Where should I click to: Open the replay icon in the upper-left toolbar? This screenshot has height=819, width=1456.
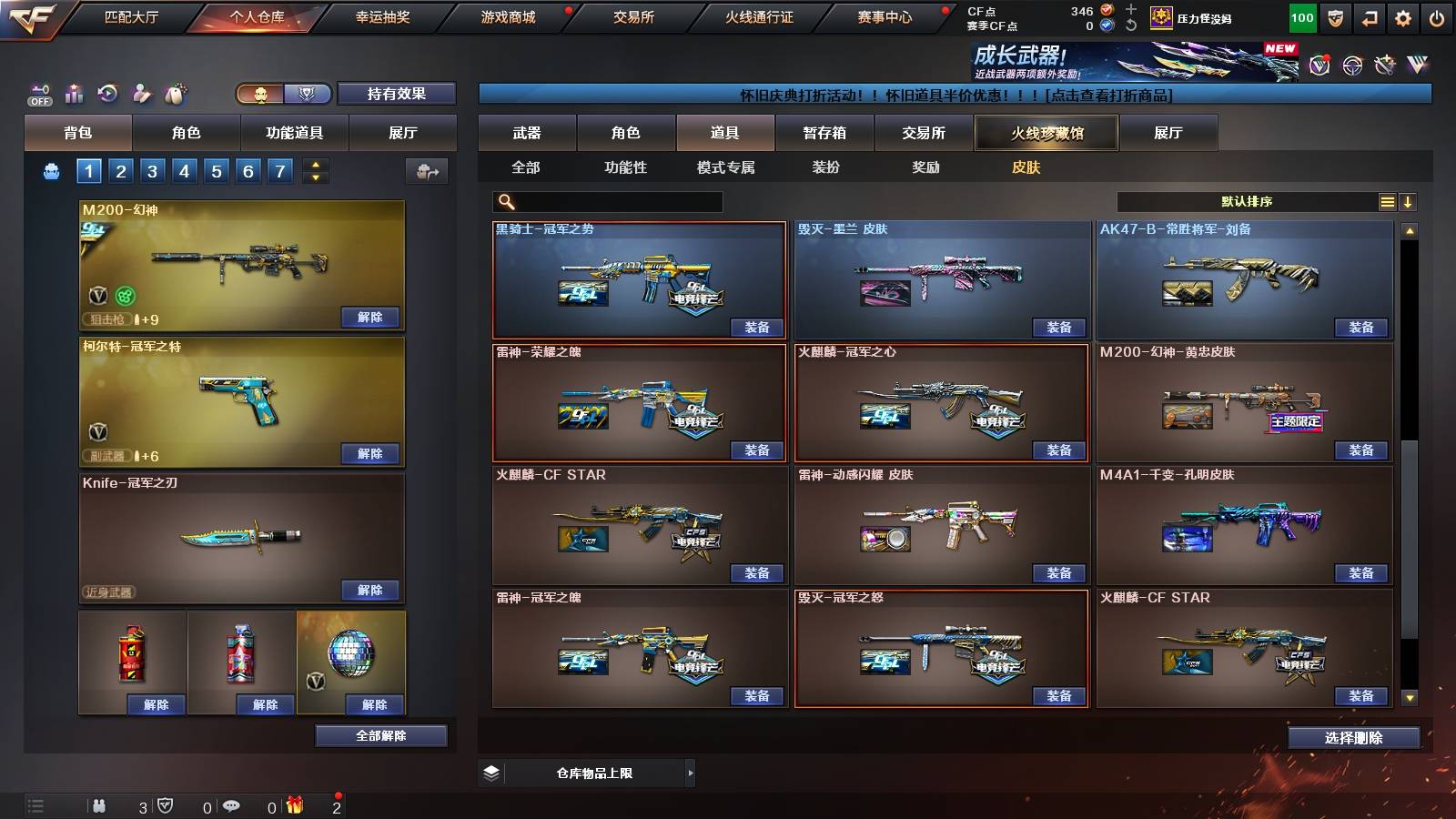coord(107,94)
